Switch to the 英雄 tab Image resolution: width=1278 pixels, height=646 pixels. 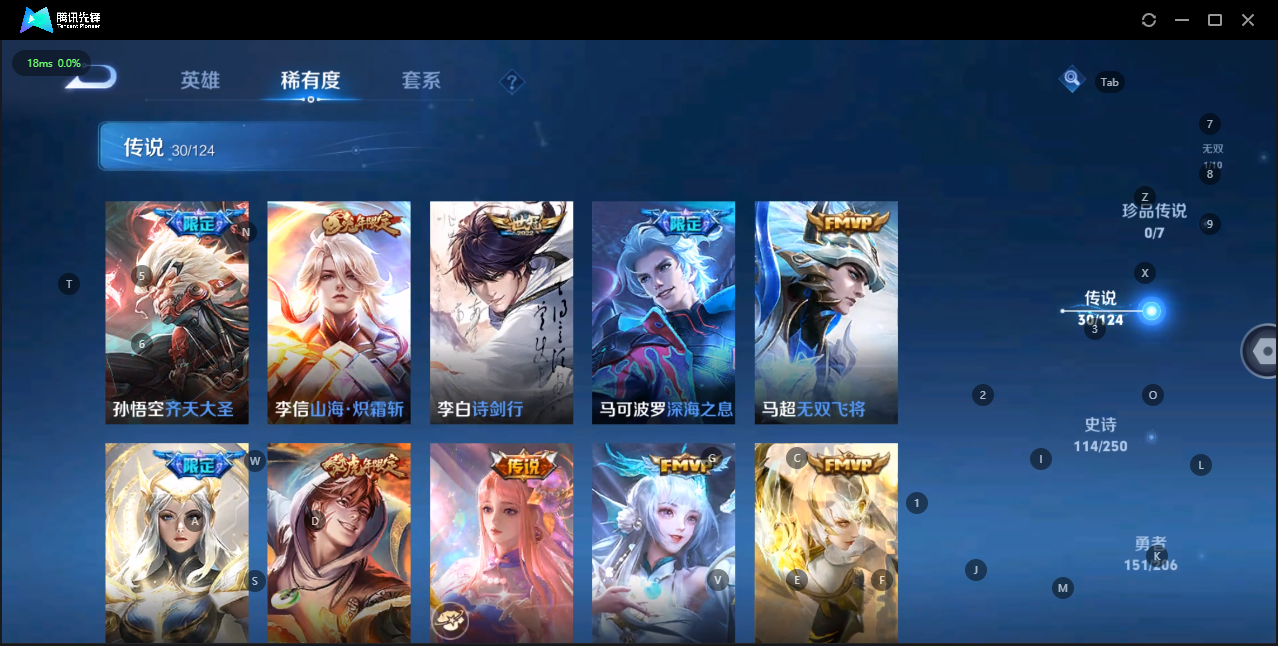point(200,81)
